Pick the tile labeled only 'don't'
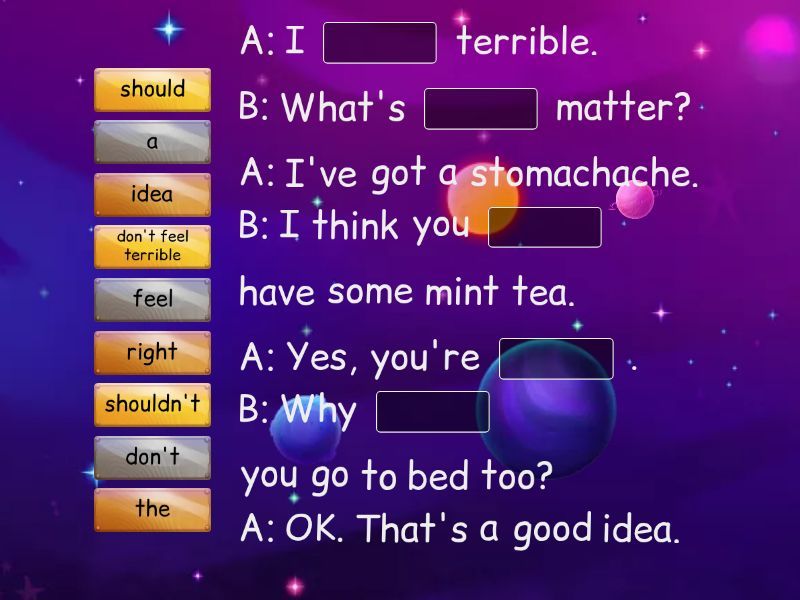The width and height of the screenshot is (800, 600). 152,457
